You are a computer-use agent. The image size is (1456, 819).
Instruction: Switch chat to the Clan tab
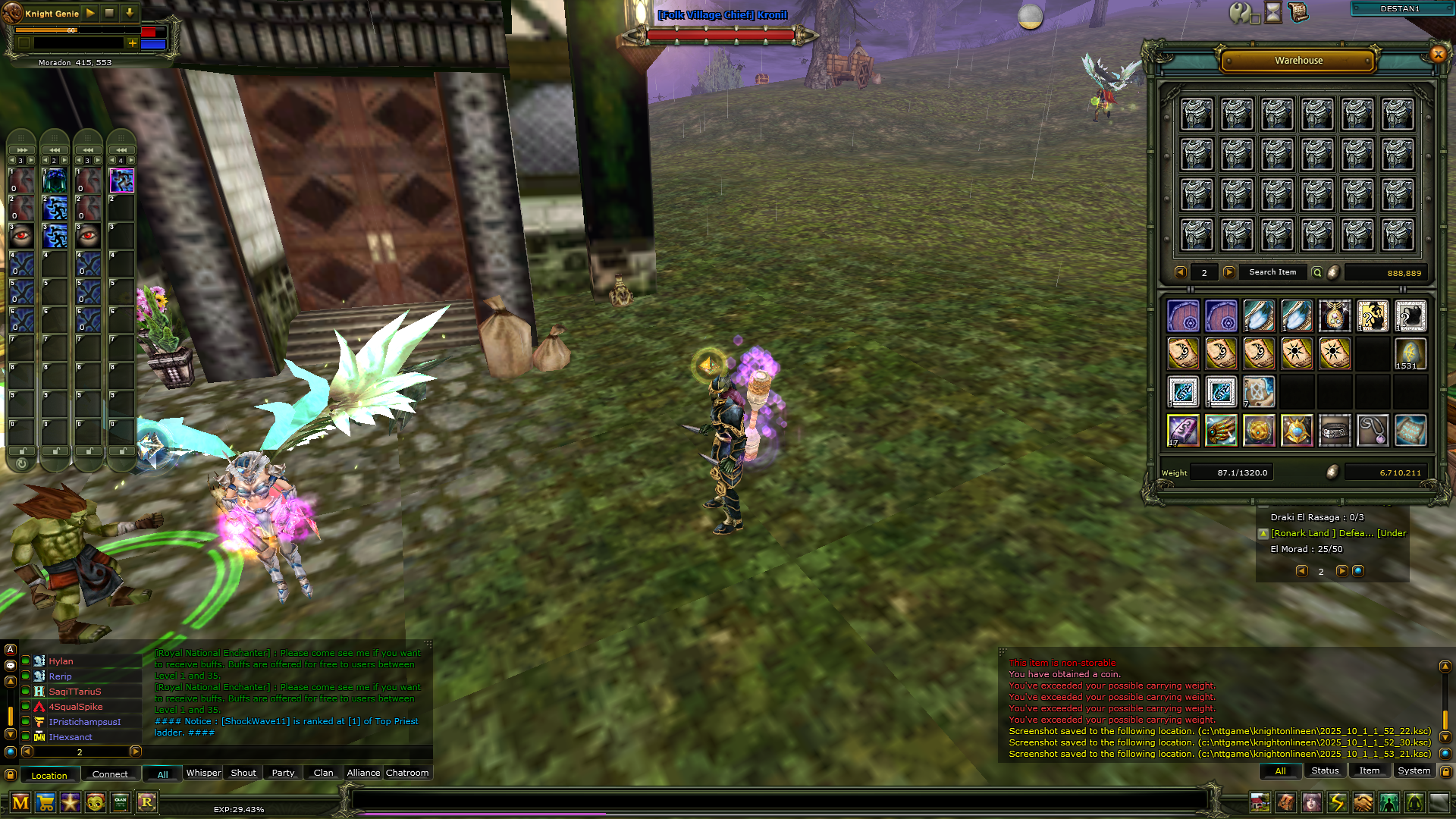click(x=323, y=773)
